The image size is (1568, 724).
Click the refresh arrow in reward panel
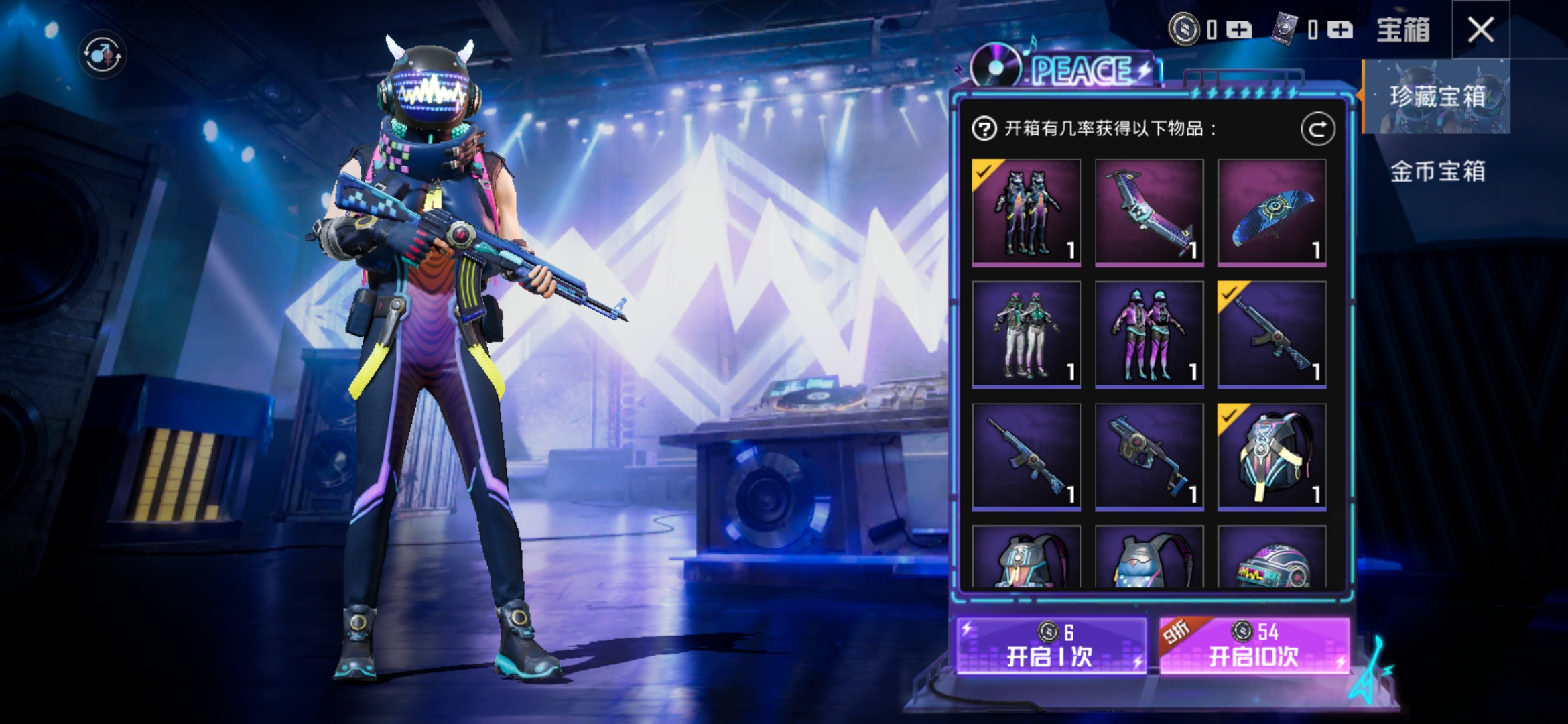click(x=1317, y=129)
